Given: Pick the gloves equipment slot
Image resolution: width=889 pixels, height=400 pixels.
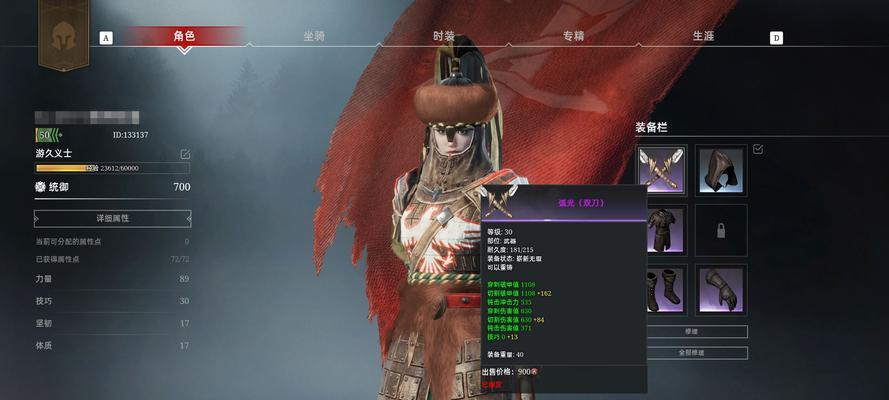Looking at the screenshot, I should click(x=721, y=290).
